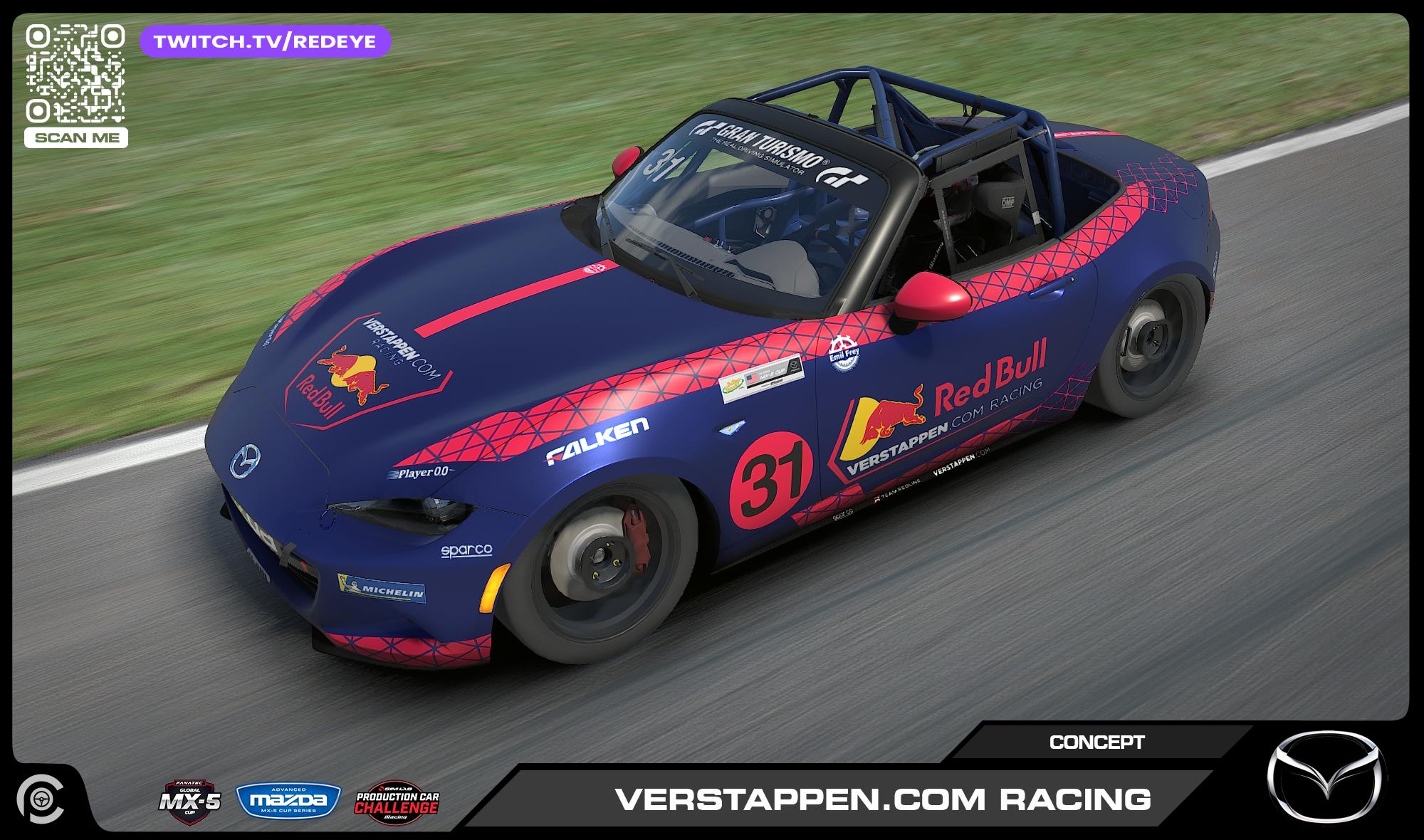Click the Verstappen.com Racing title banner
This screenshot has height=840, width=1424.
pyautogui.click(x=882, y=799)
